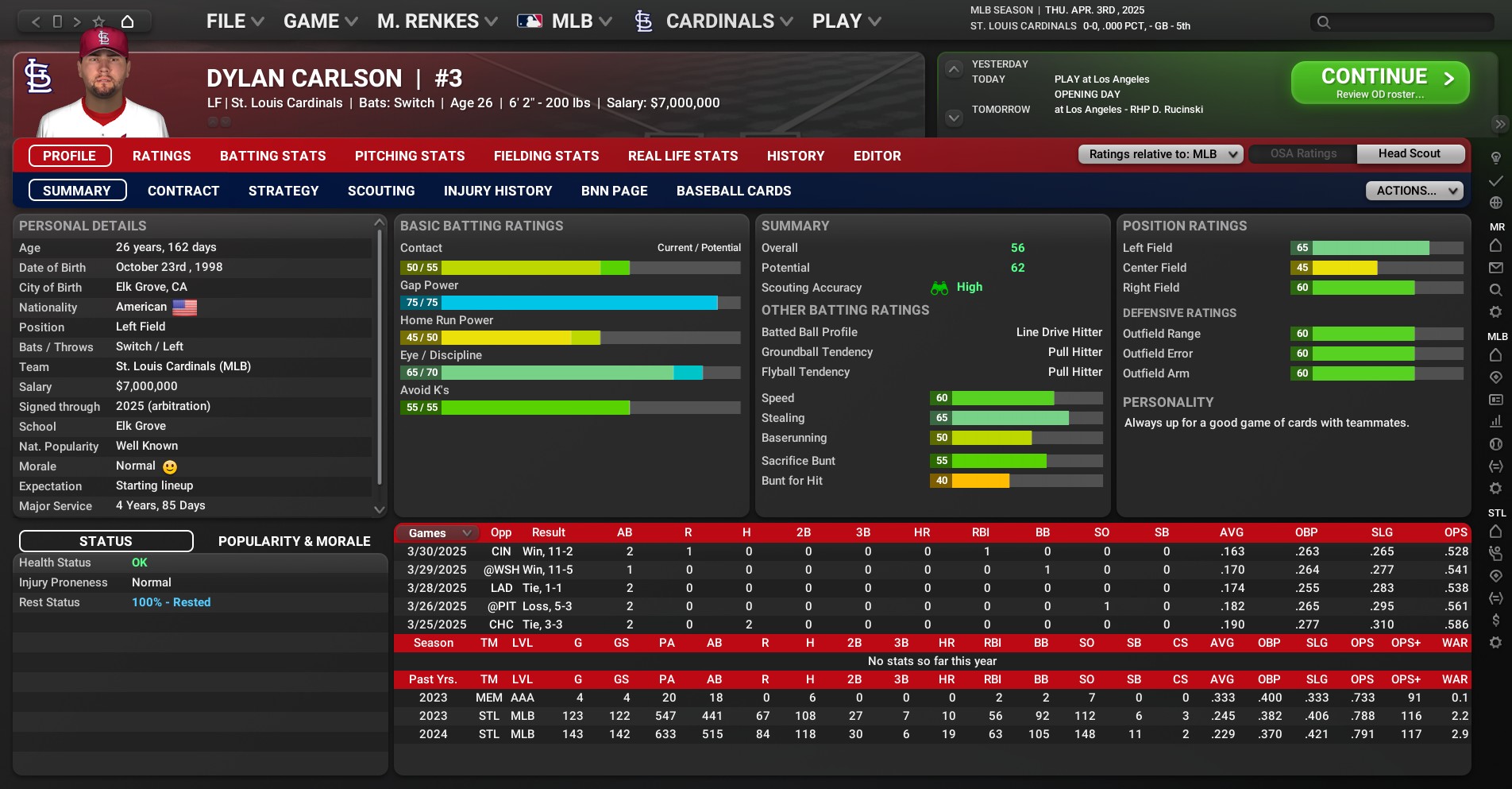
Task: Go to the home screen icon
Action: [x=127, y=21]
